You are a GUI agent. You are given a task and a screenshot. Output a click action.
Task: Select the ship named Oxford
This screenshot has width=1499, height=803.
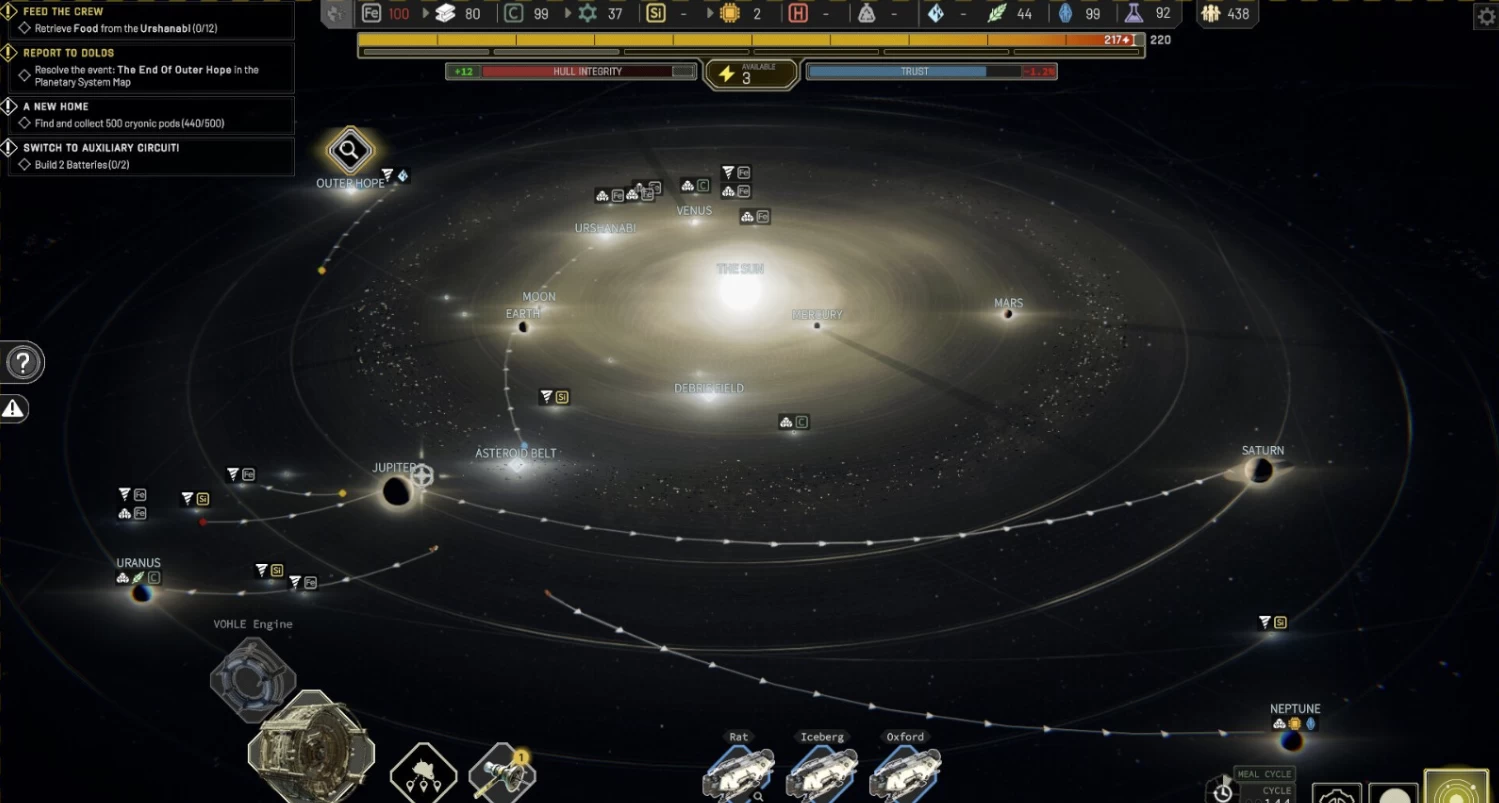coord(905,773)
